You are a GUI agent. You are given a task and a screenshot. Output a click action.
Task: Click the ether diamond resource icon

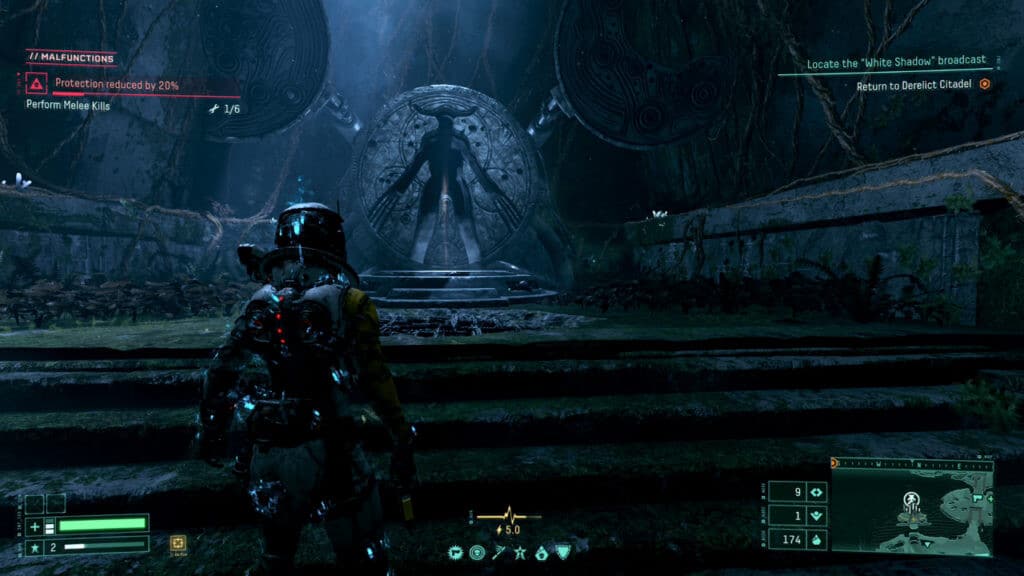tap(817, 492)
